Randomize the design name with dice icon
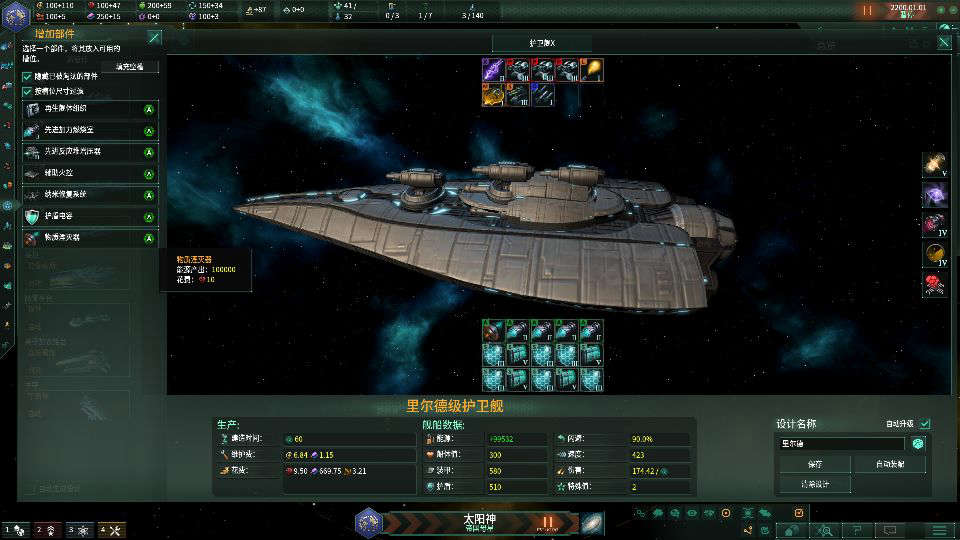Viewport: 960px width, 540px height. coord(917,443)
